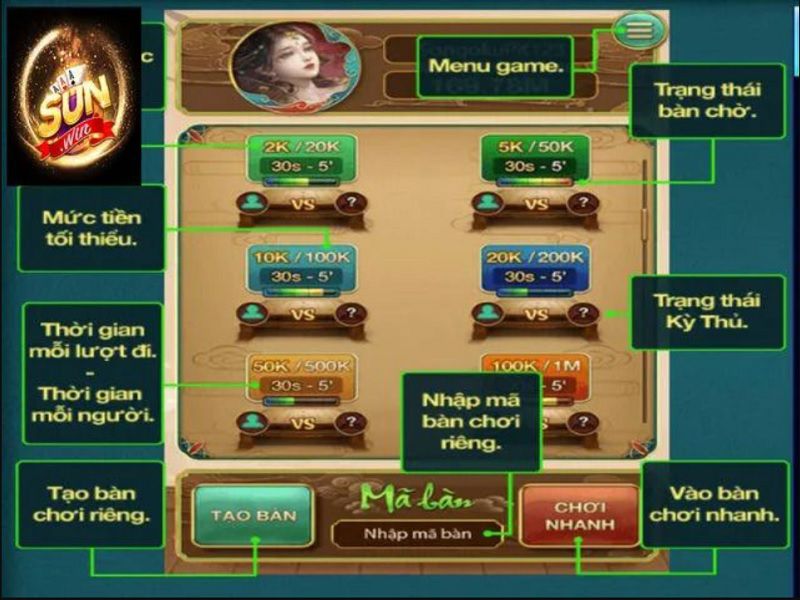
Task: Create a private table with Tạo Bàn
Action: pyautogui.click(x=253, y=515)
